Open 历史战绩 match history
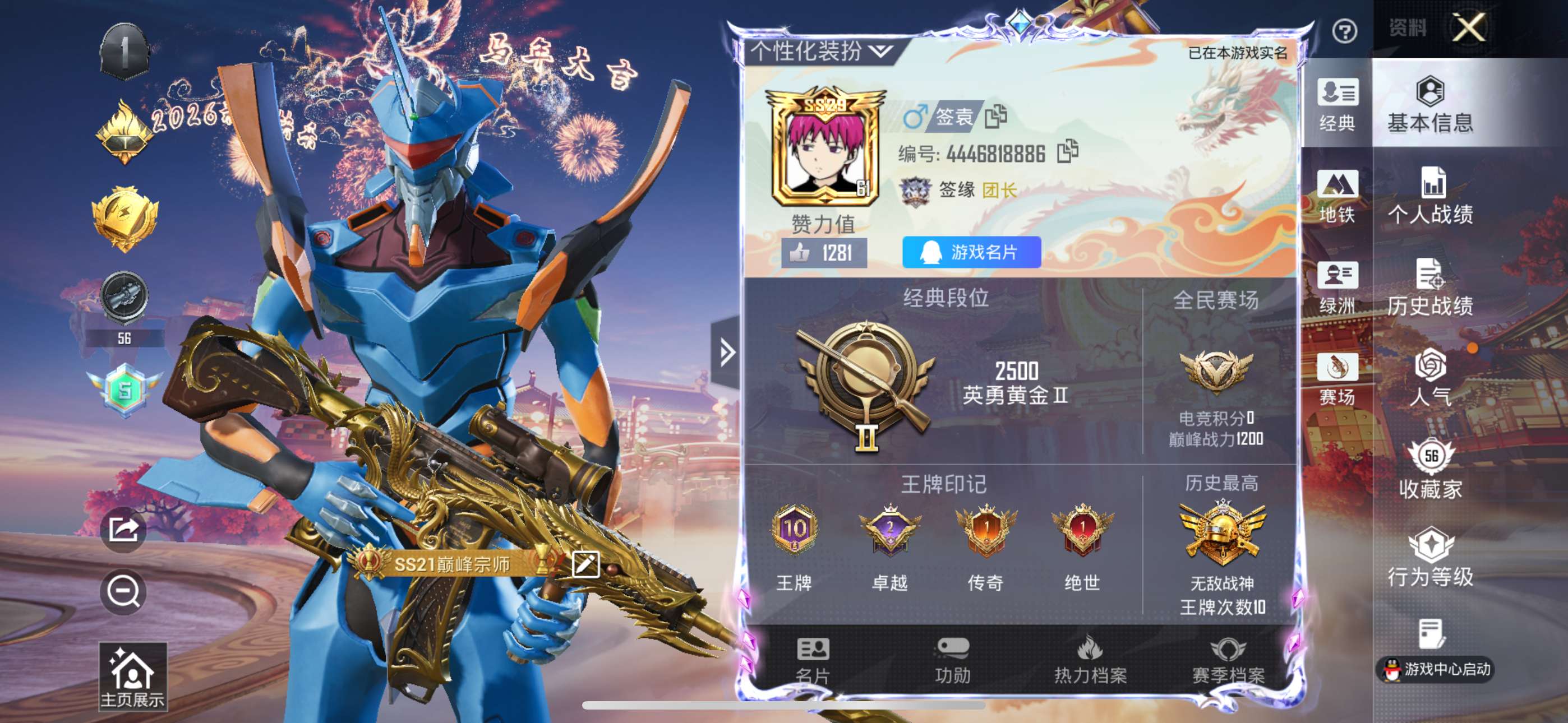This screenshot has width=1568, height=723. [1431, 288]
